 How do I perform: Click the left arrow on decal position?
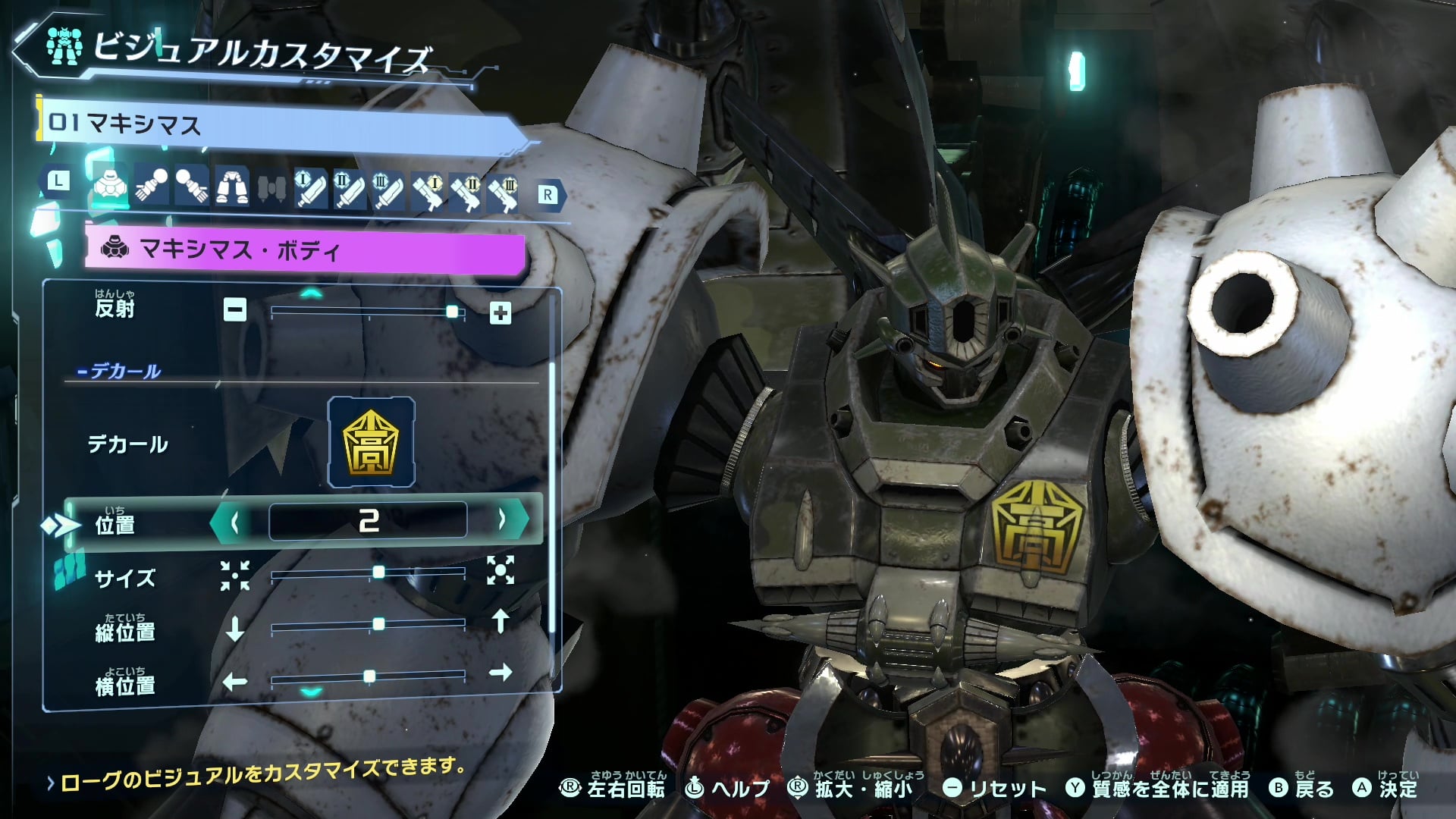(235, 522)
